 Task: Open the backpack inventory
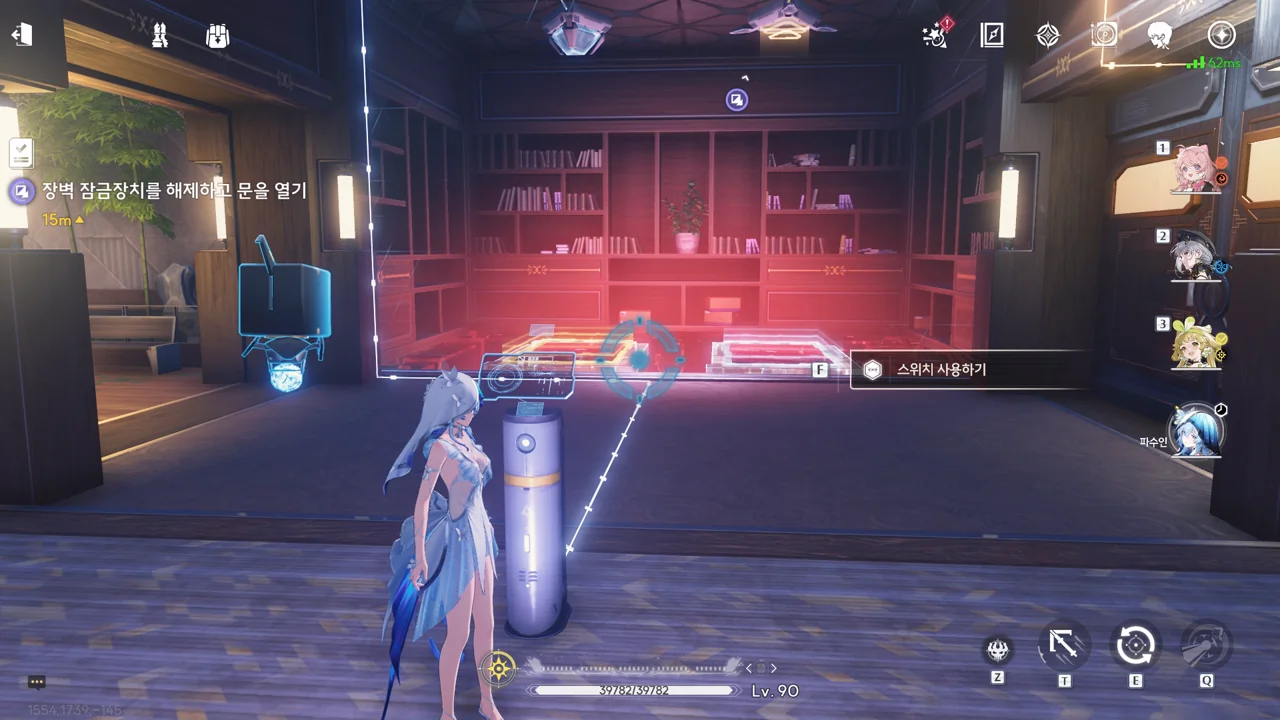pyautogui.click(x=217, y=36)
